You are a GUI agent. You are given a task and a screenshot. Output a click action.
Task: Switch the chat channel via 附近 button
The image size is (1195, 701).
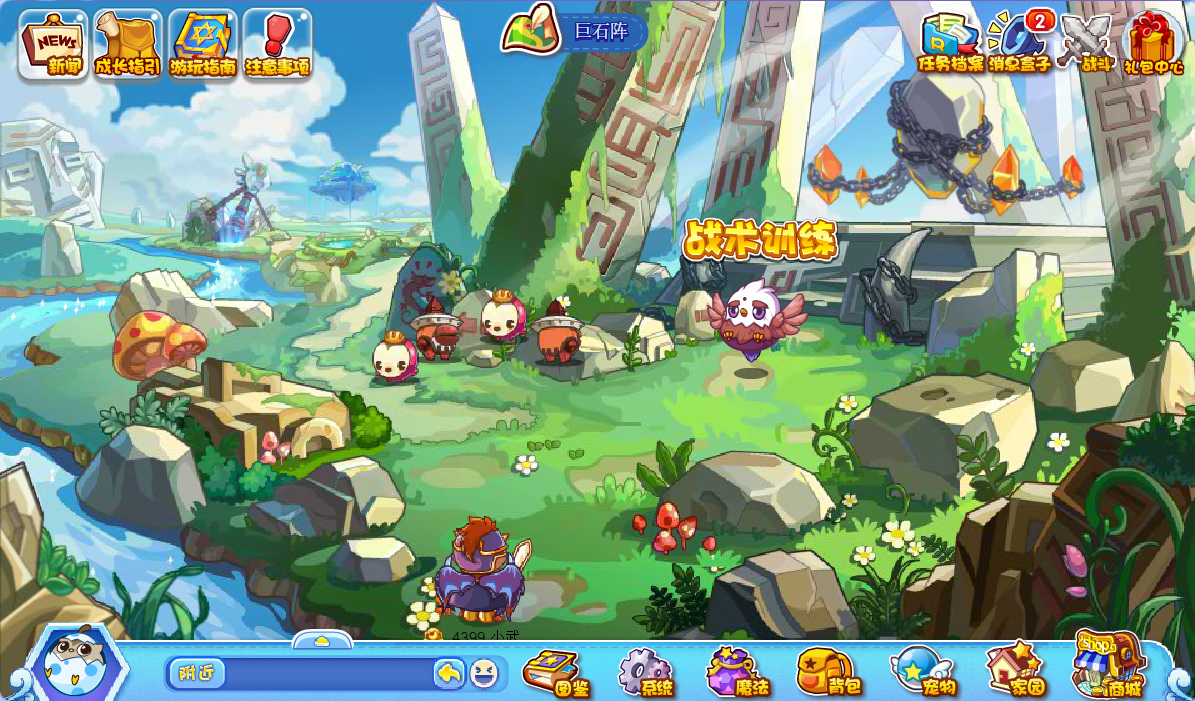(197, 673)
